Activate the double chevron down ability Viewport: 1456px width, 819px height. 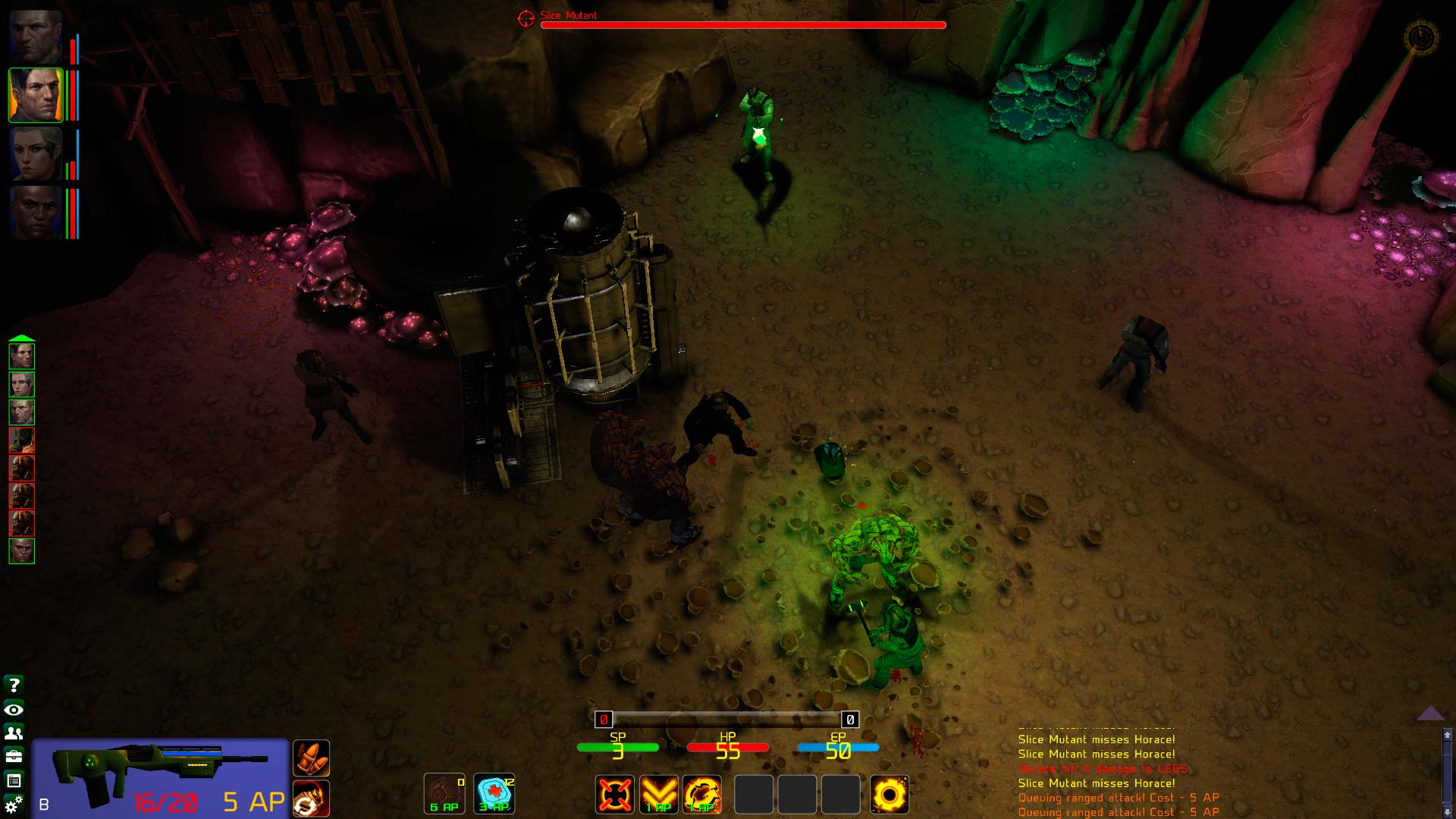658,794
